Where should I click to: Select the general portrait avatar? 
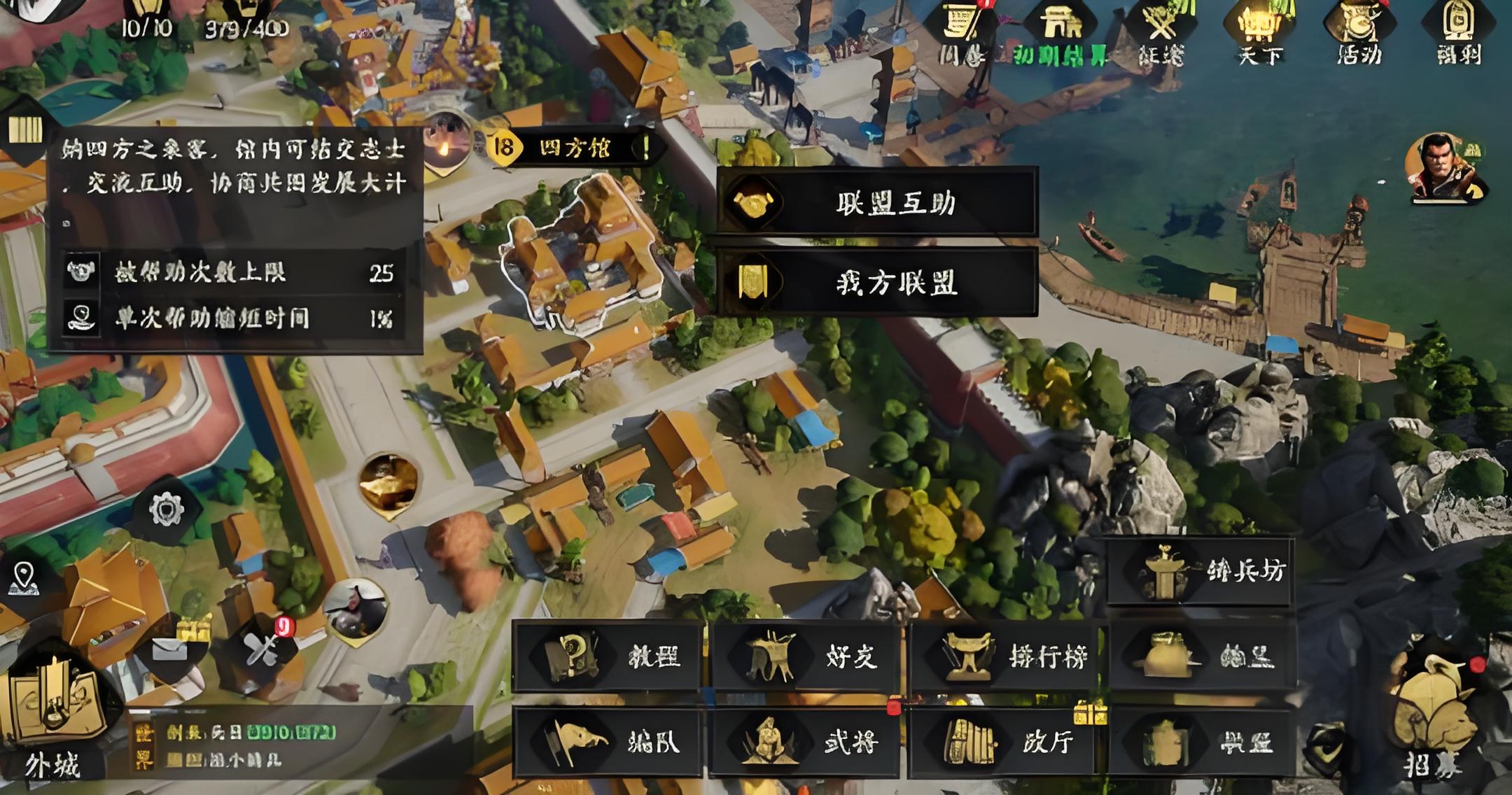[x=1445, y=168]
